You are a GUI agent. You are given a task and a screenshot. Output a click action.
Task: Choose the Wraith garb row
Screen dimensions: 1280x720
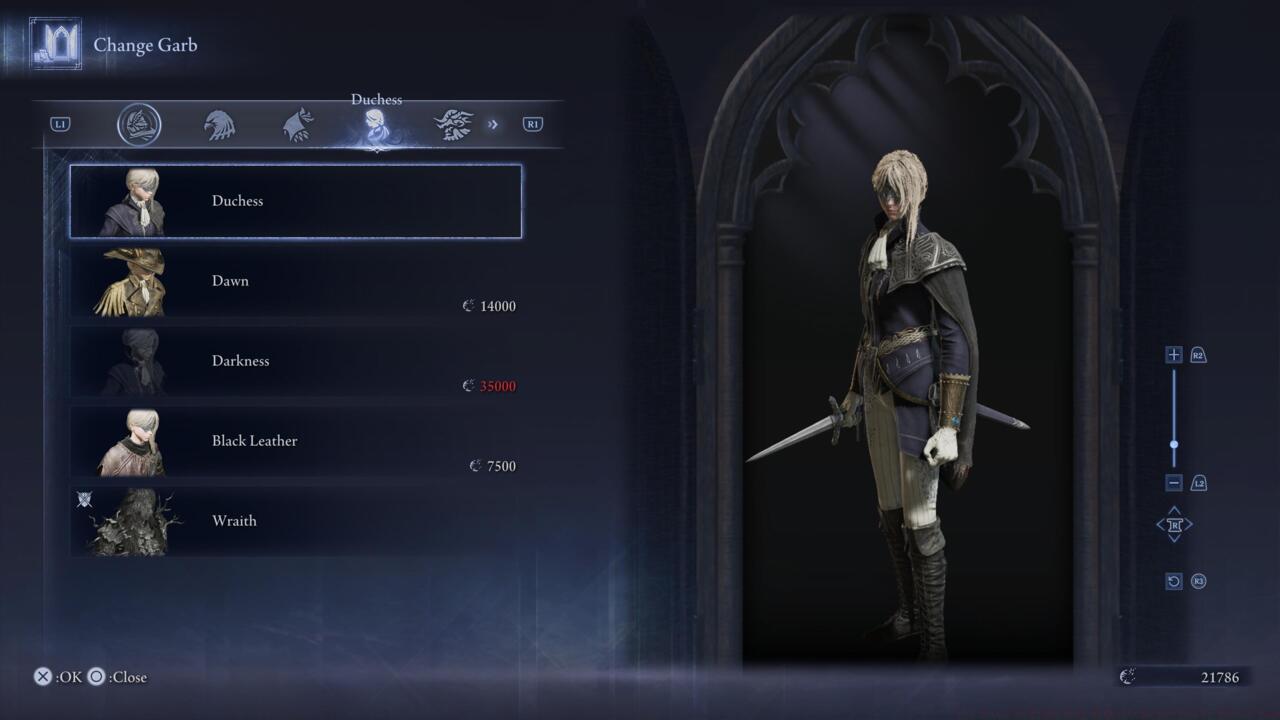pyautogui.click(x=296, y=521)
